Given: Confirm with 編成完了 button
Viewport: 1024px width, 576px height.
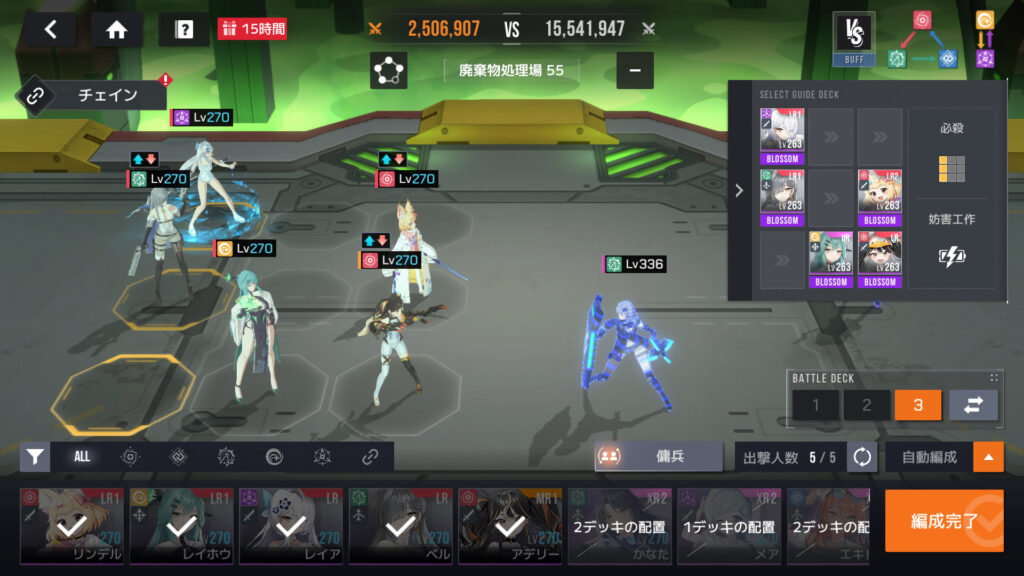Looking at the screenshot, I should tap(943, 520).
